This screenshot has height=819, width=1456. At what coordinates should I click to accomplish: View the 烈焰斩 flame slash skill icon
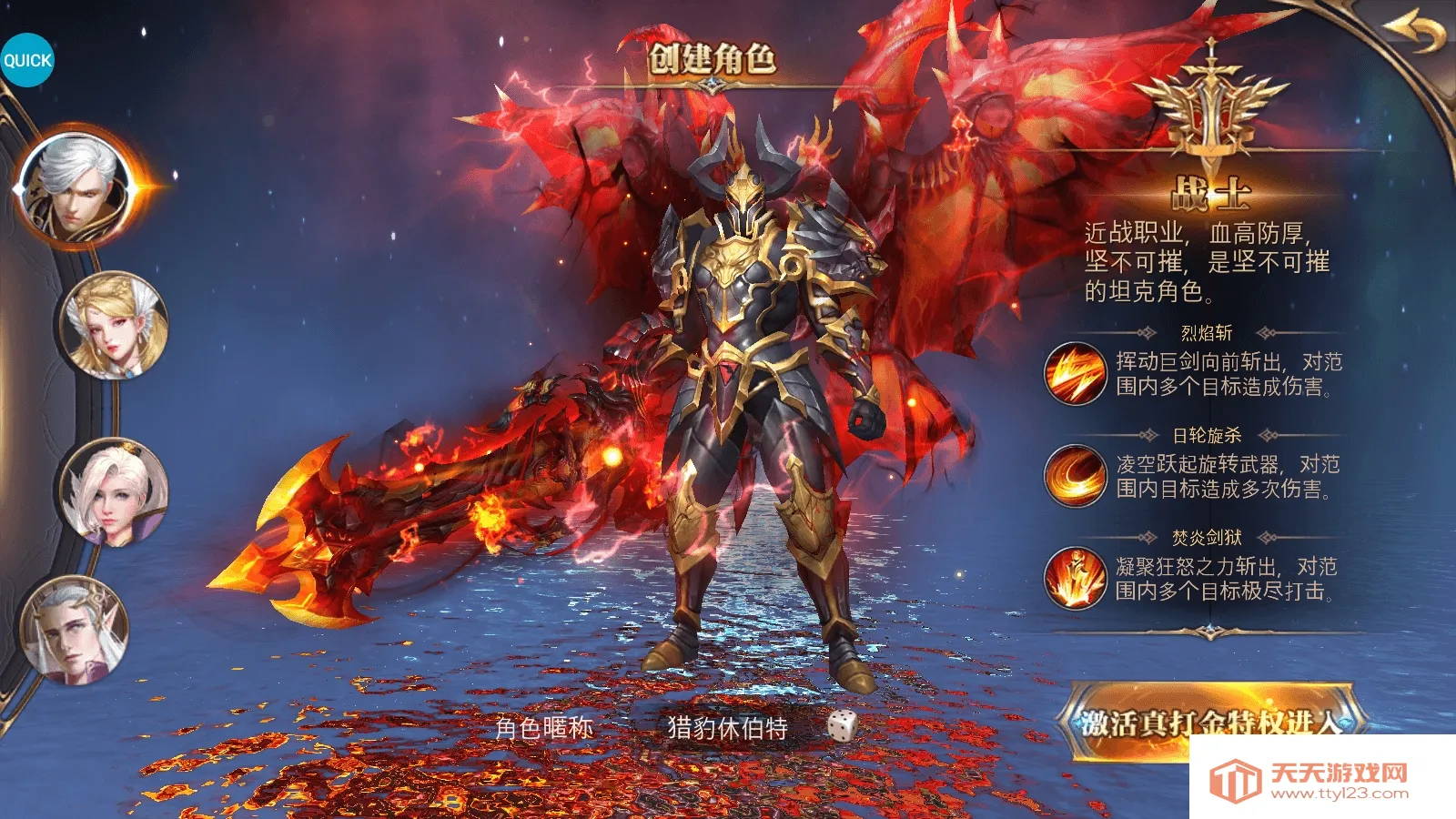point(1074,374)
